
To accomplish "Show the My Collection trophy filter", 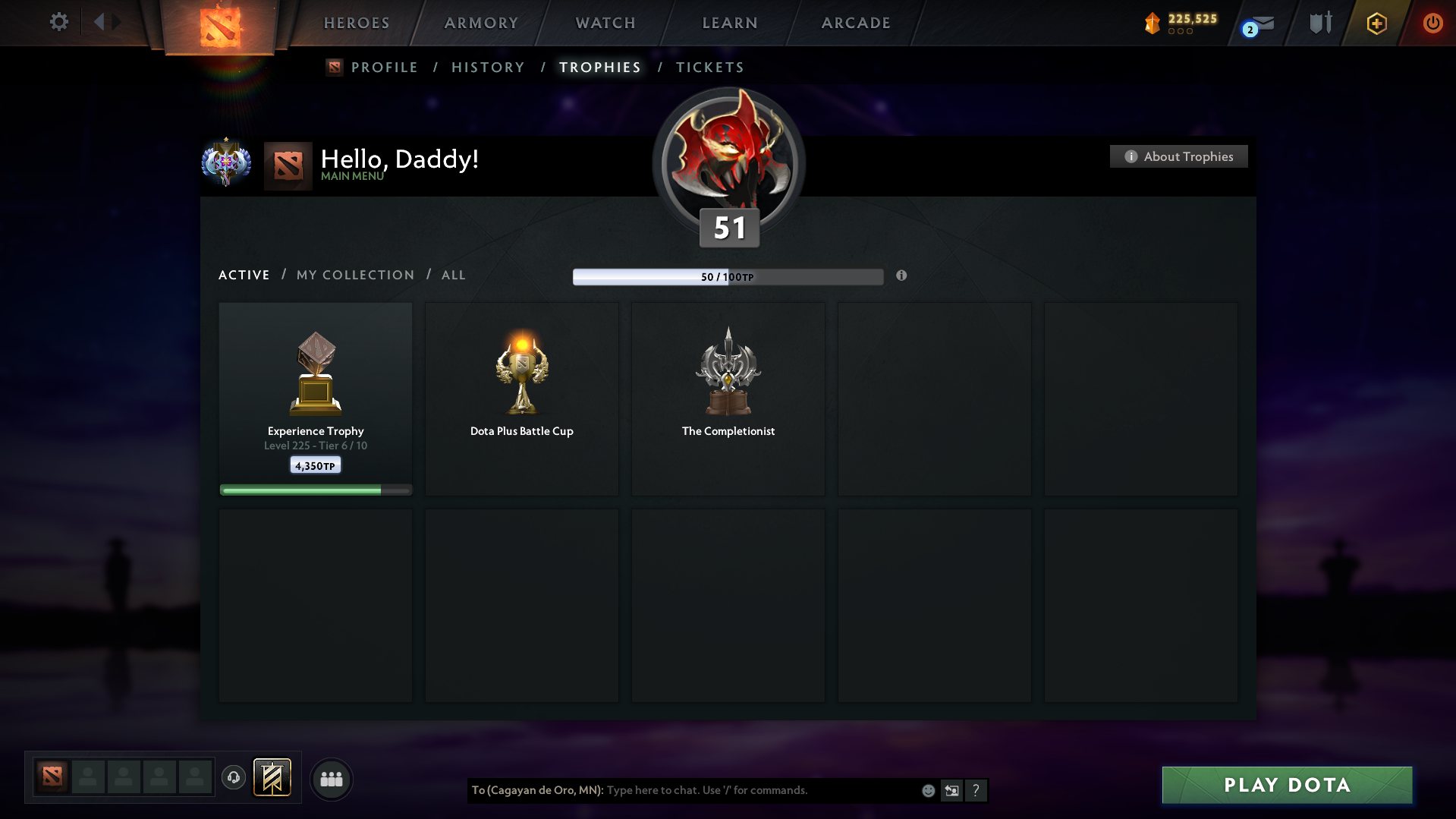I will point(355,275).
